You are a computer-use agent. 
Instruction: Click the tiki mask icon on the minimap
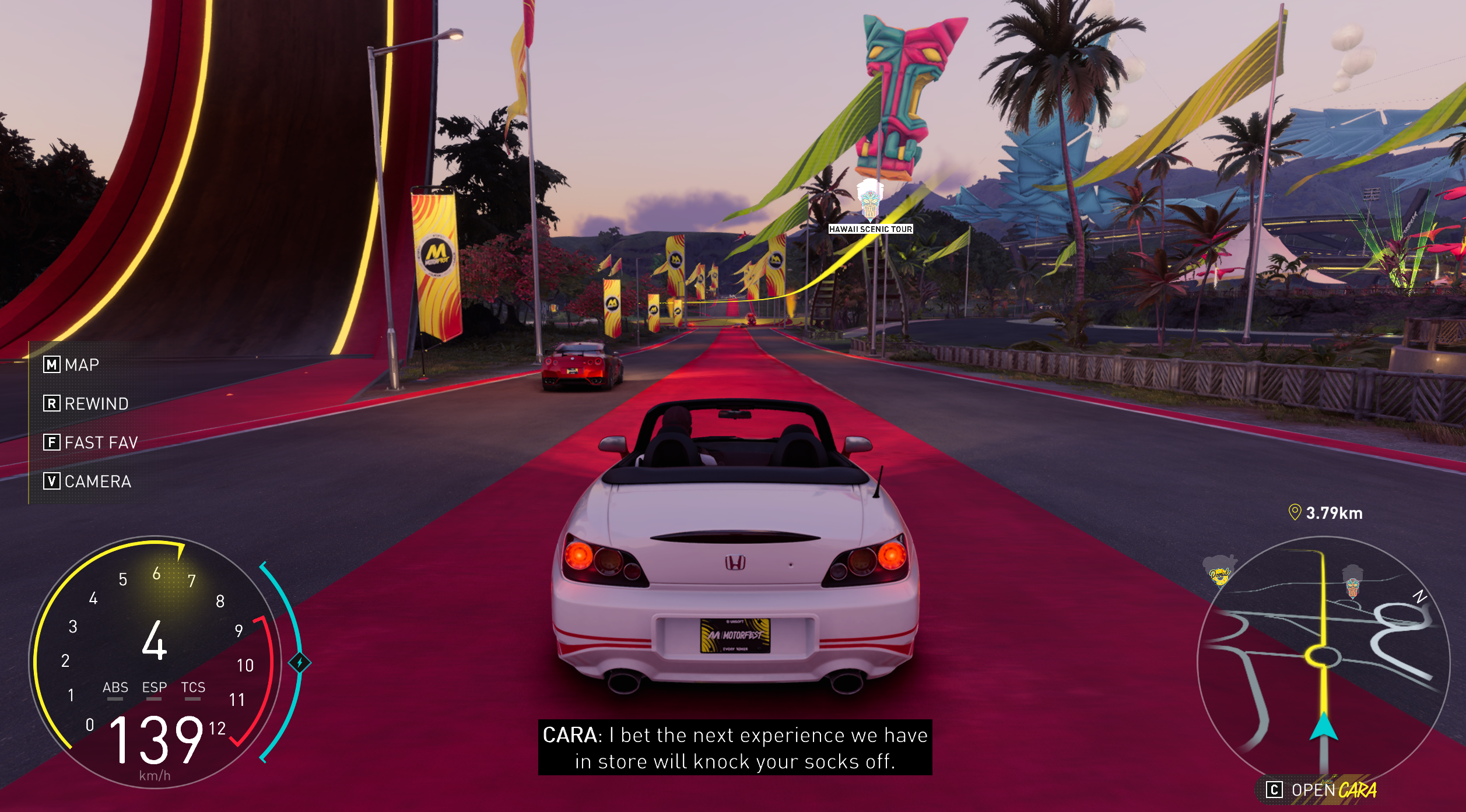pyautogui.click(x=1352, y=583)
